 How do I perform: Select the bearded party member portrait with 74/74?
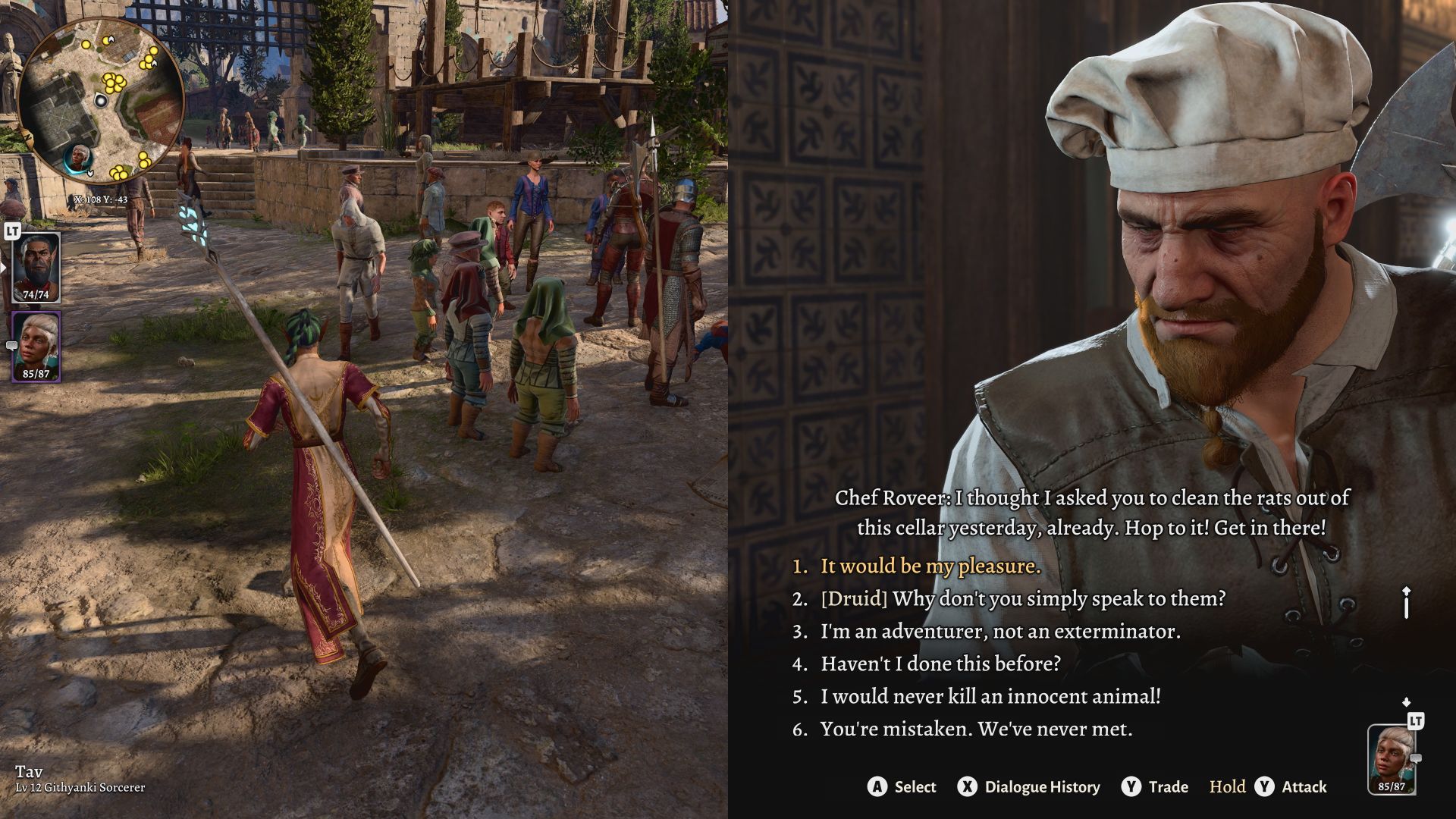coord(36,267)
